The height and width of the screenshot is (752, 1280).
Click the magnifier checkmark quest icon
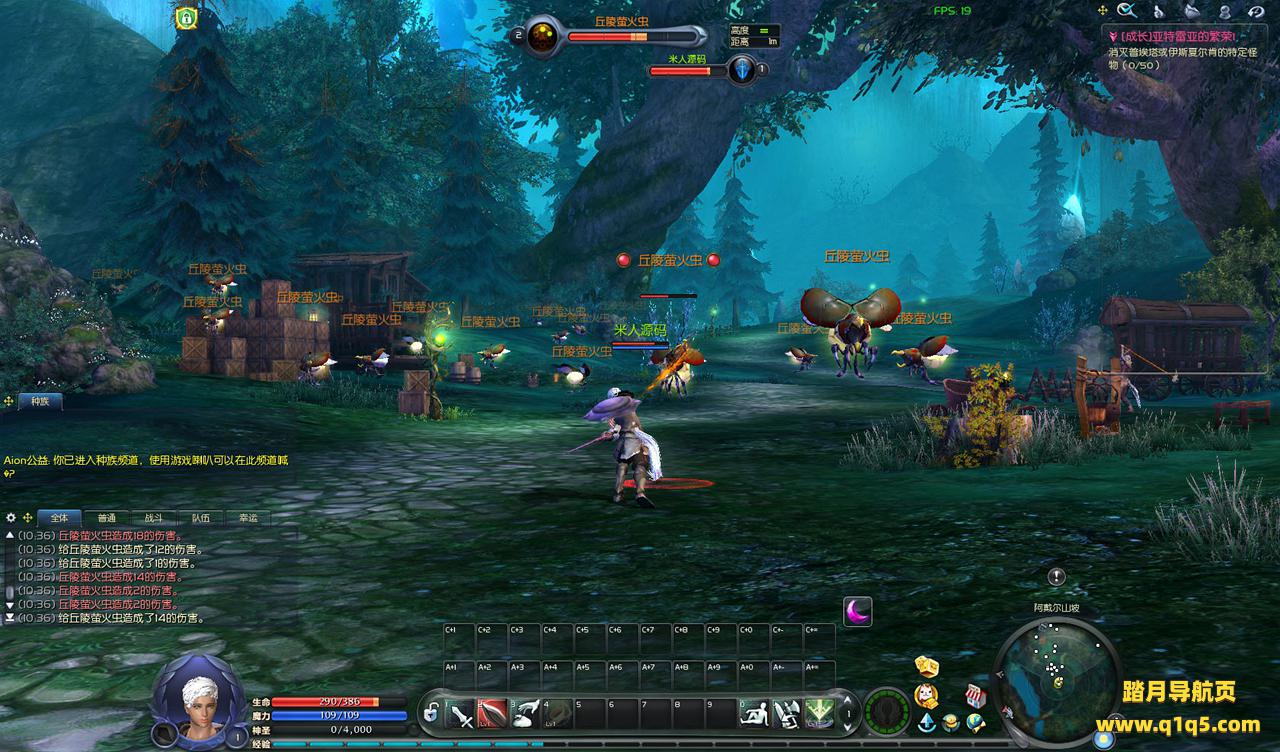[1127, 11]
